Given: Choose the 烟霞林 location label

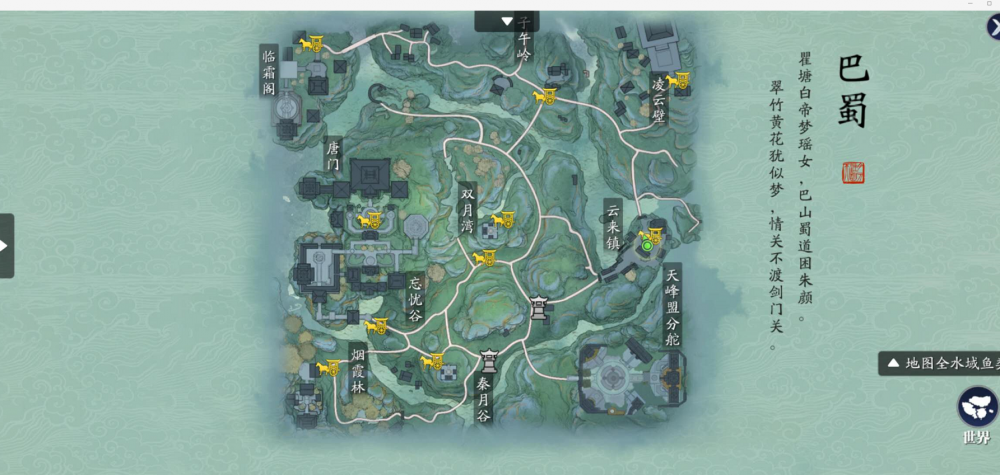Looking at the screenshot, I should click(x=358, y=370).
